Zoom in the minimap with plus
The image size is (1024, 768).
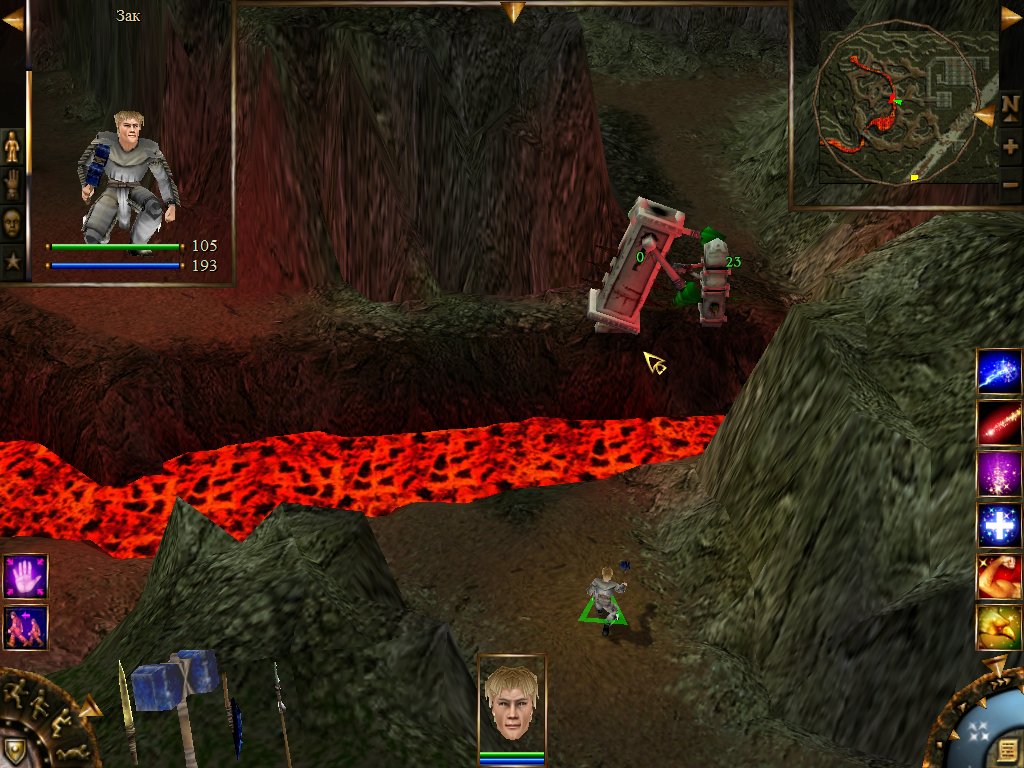(1010, 146)
